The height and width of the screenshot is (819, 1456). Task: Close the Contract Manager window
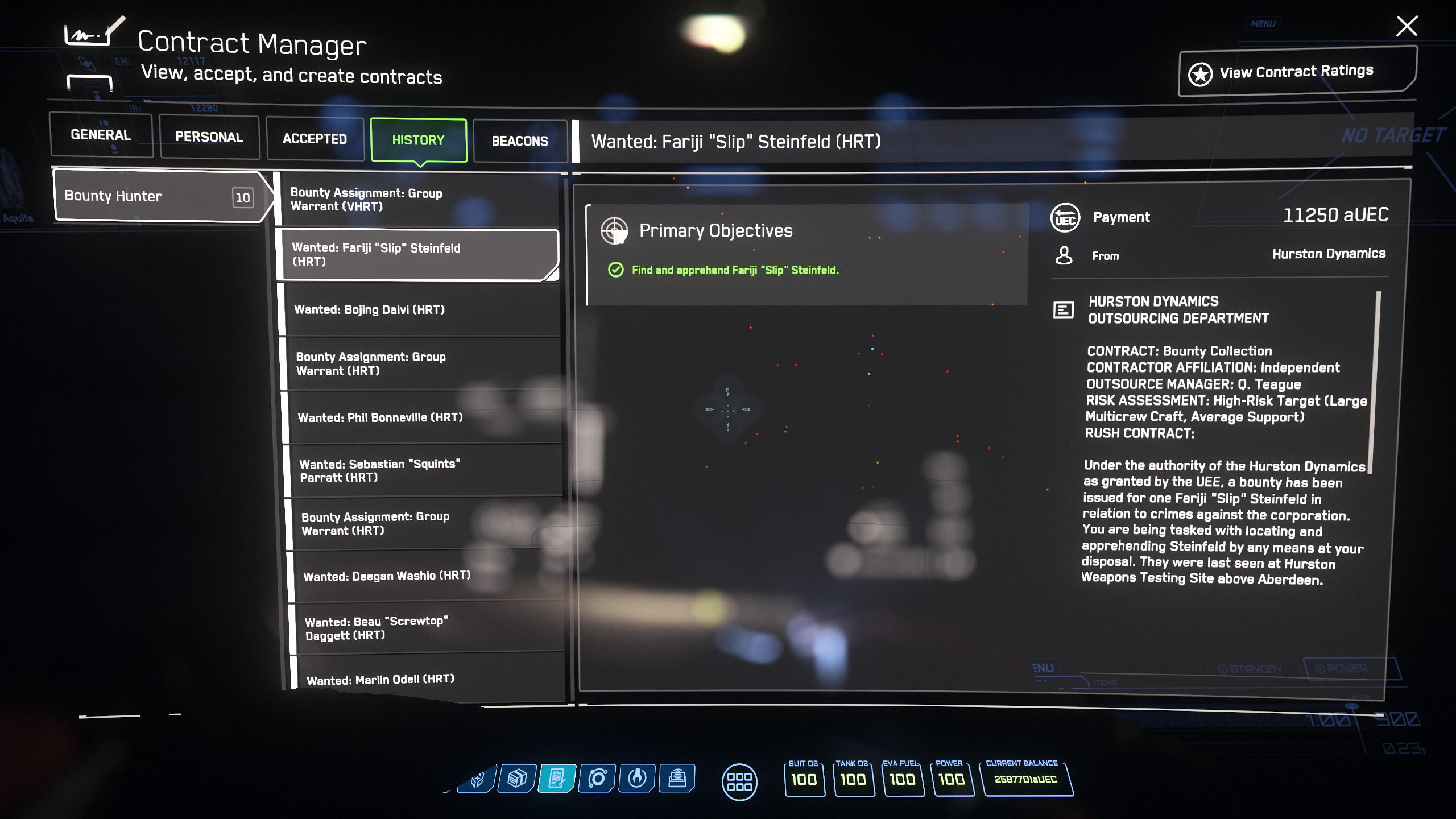tap(1407, 26)
